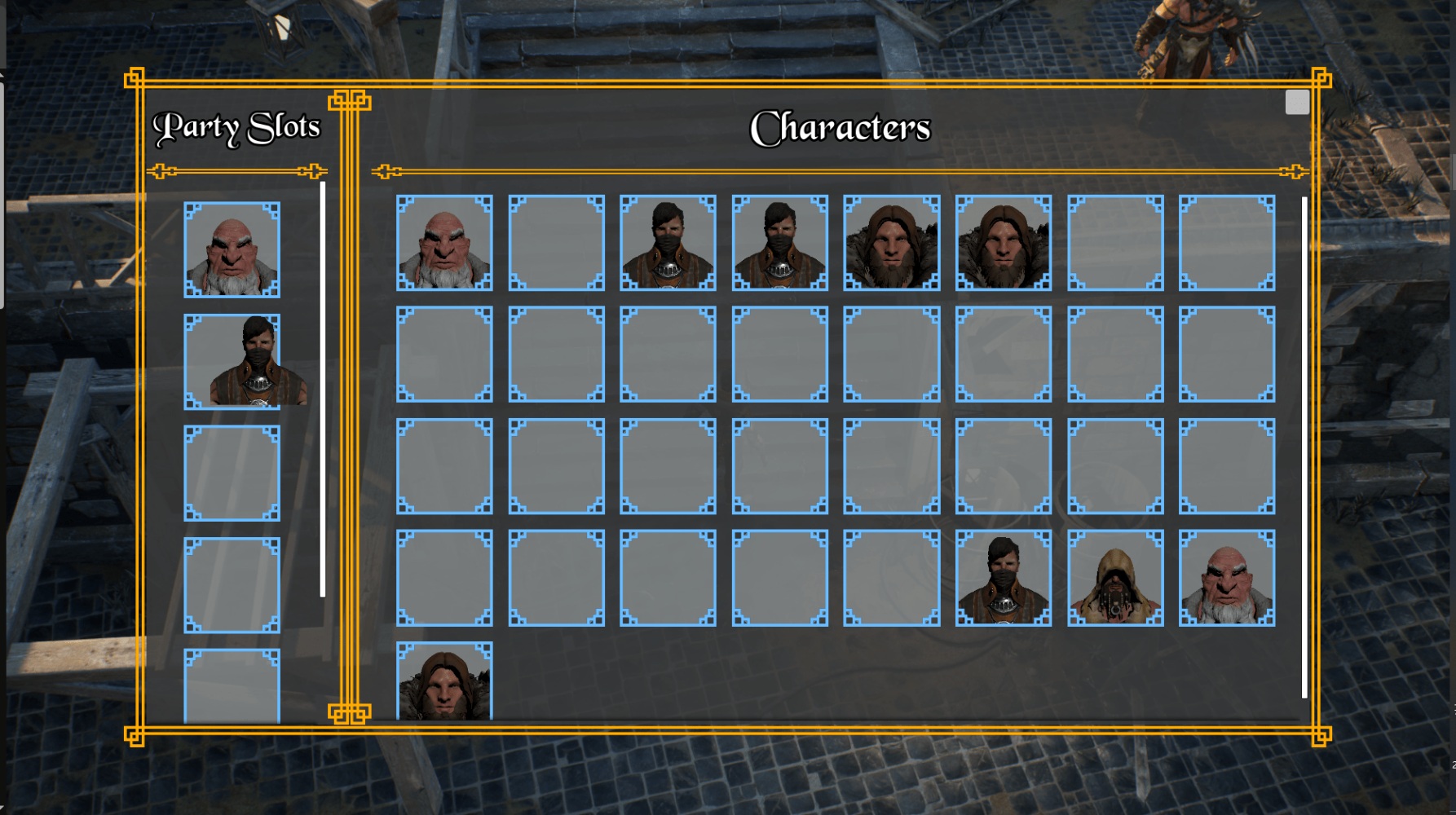Click the last empty slot in top row
1456x815 pixels.
tap(1226, 243)
